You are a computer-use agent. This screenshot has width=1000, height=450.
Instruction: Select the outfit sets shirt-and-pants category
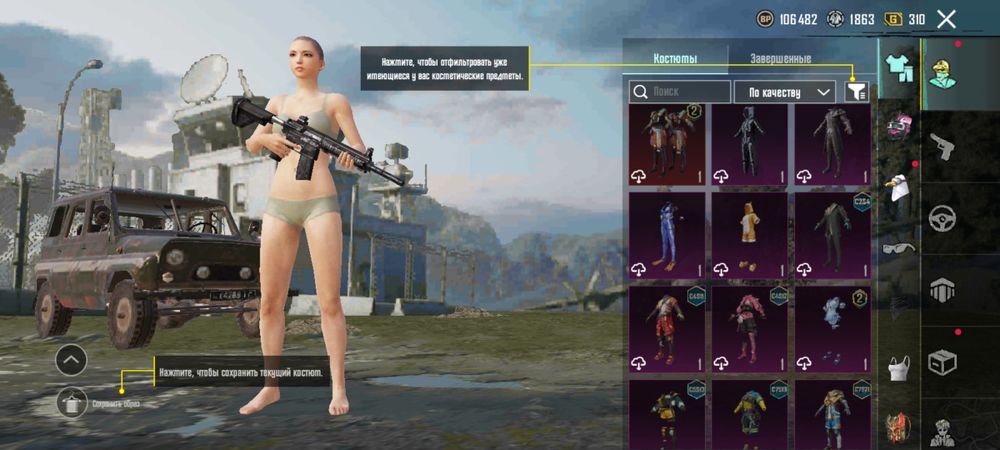tap(899, 67)
